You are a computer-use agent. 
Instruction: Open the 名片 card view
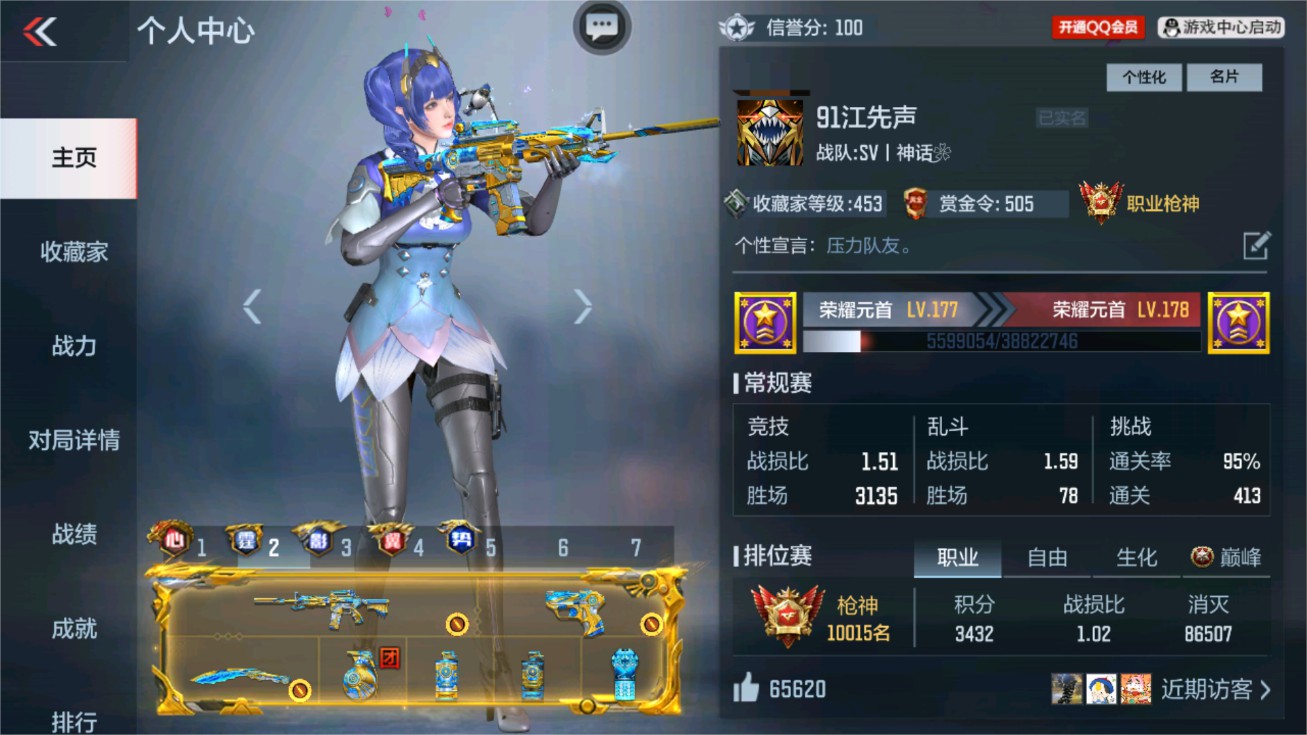[x=1226, y=77]
